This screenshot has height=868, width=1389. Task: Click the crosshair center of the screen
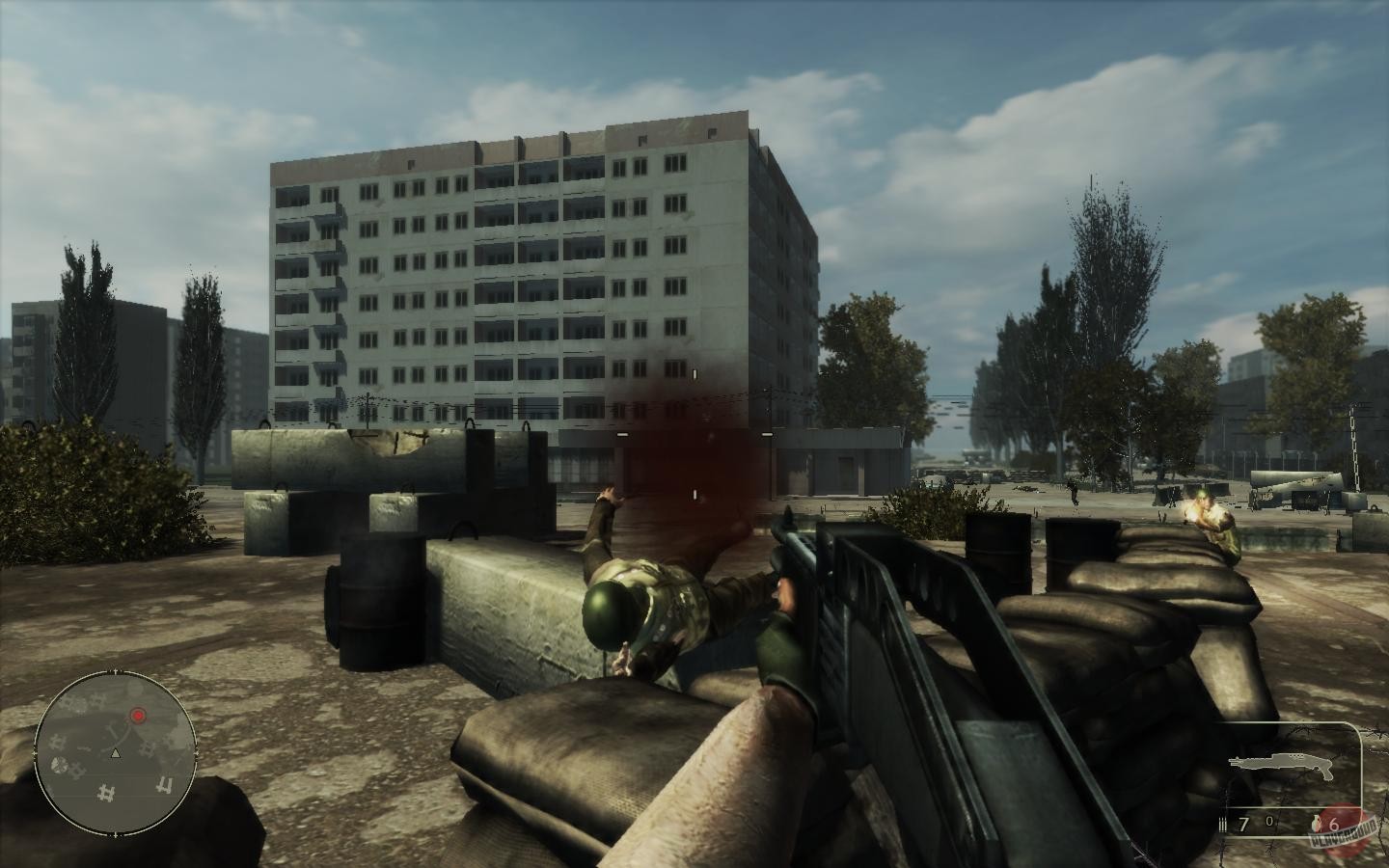coord(693,434)
